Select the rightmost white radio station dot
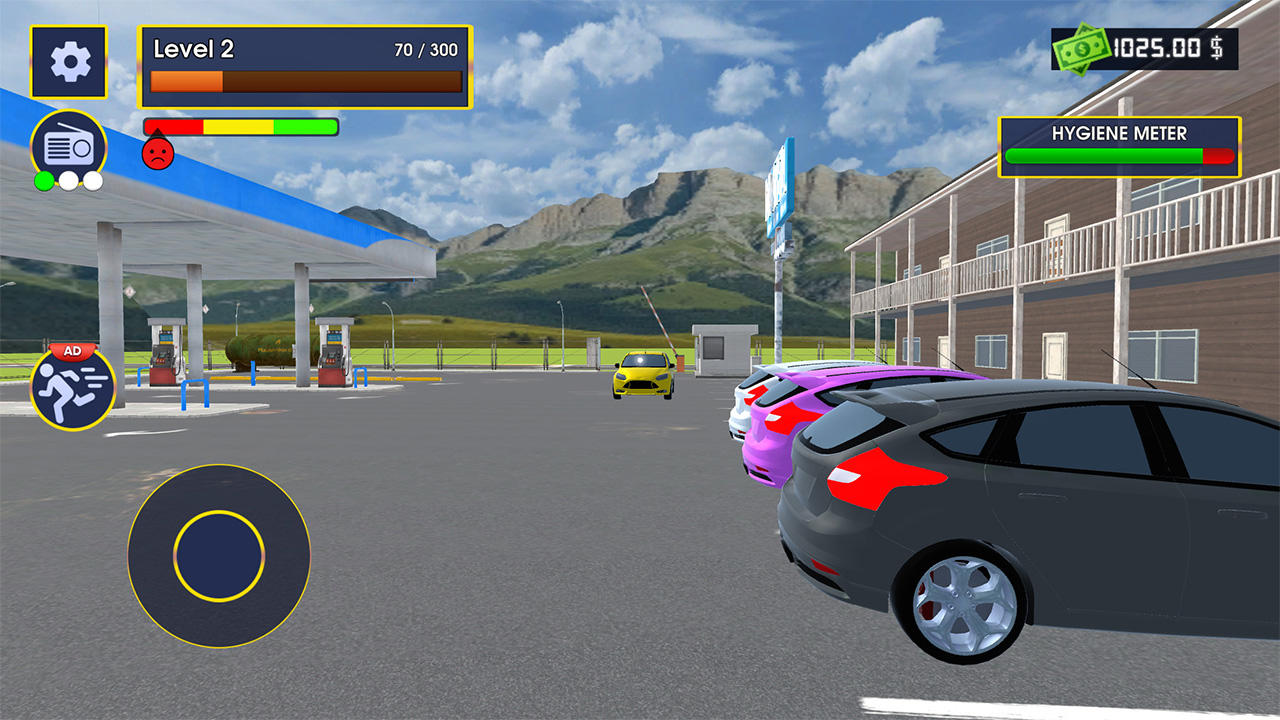Viewport: 1280px width, 720px height. pyautogui.click(x=91, y=182)
